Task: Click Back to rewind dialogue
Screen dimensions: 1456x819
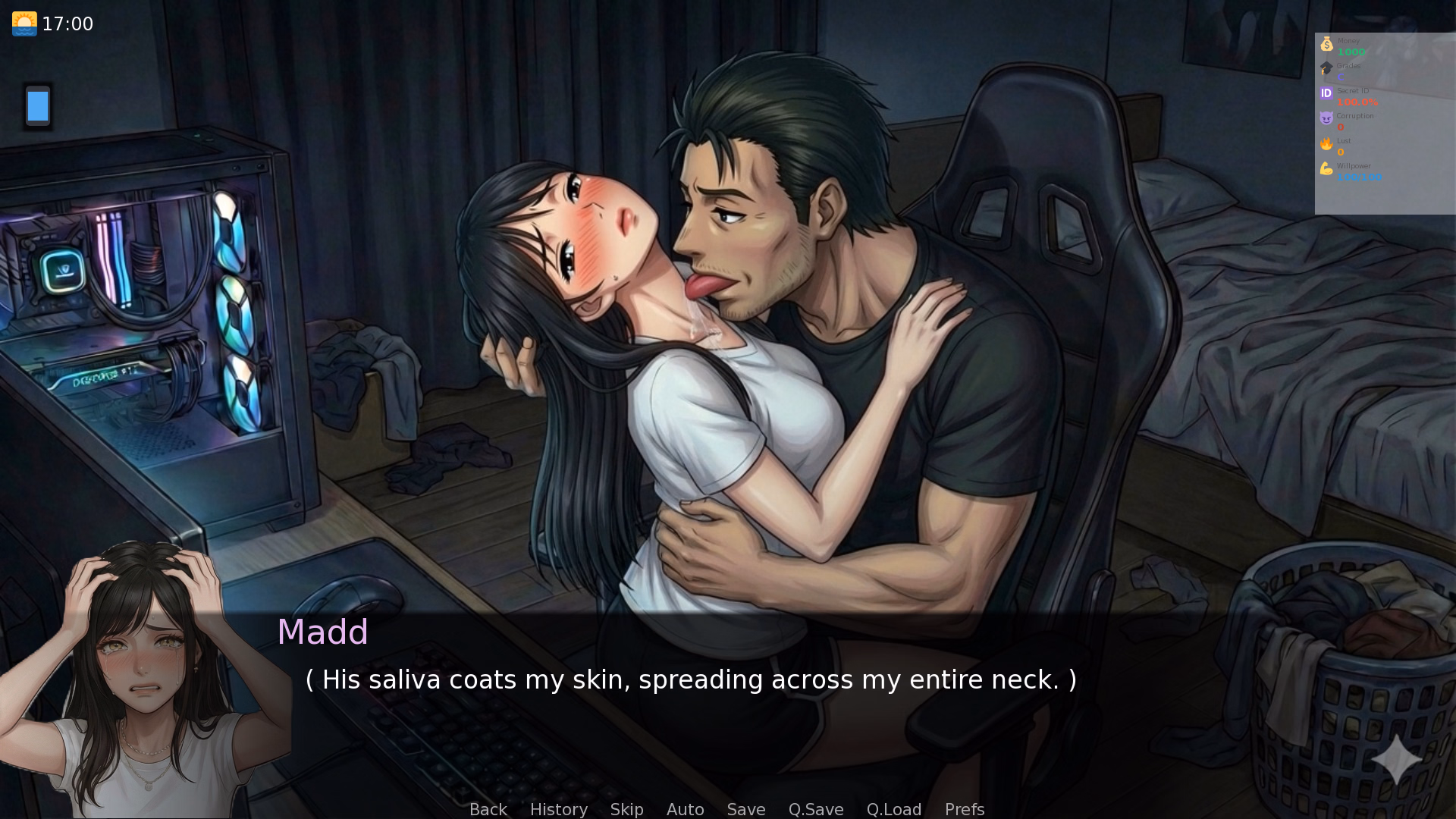Action: tap(488, 809)
